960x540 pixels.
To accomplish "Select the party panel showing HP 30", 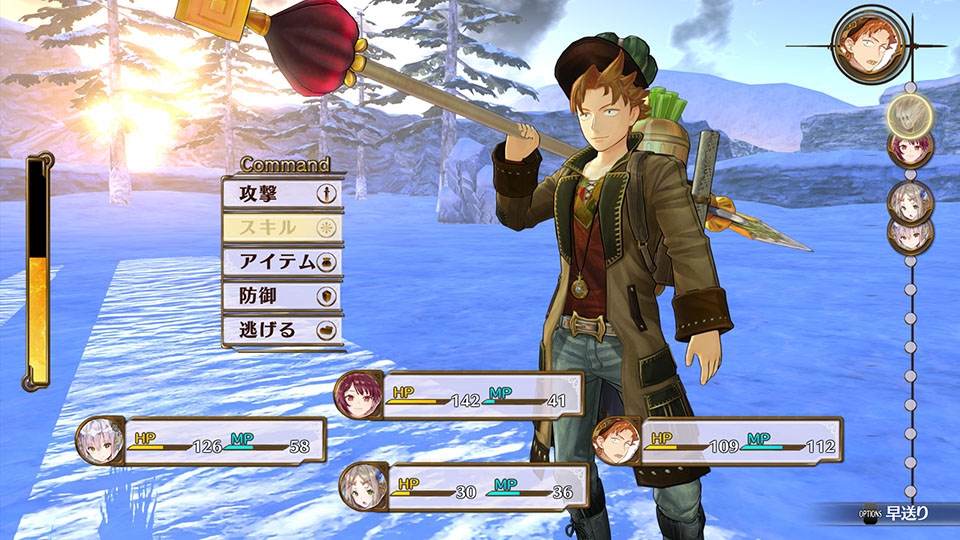I will point(464,488).
